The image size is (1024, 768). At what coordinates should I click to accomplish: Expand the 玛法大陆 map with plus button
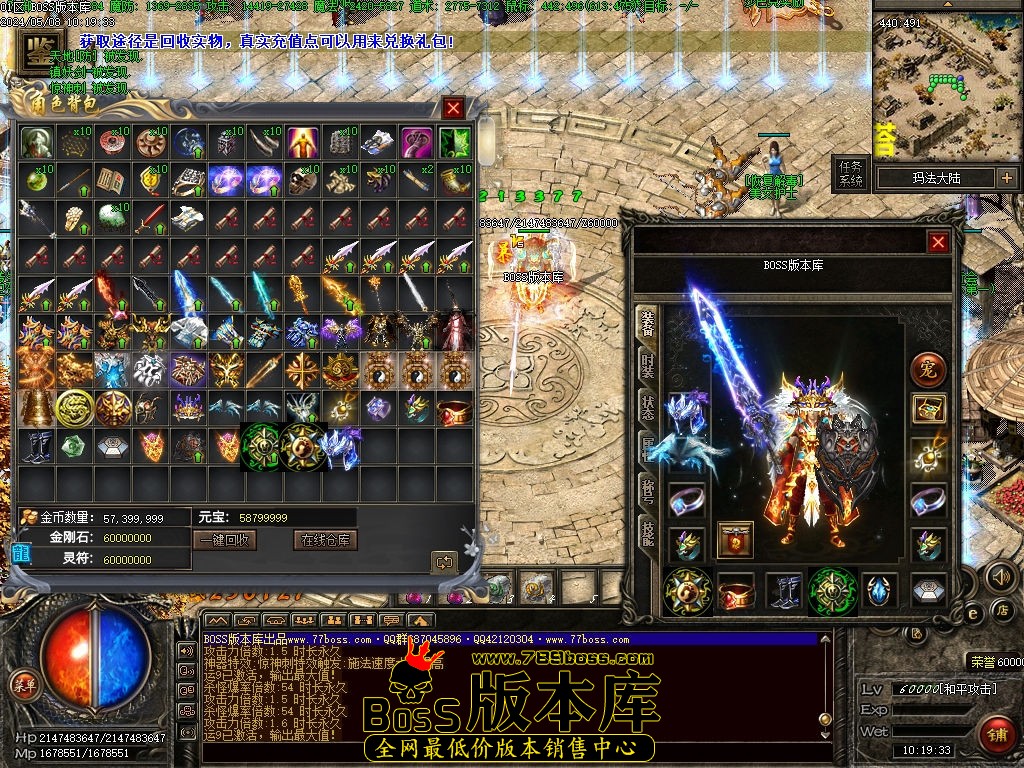click(1006, 178)
